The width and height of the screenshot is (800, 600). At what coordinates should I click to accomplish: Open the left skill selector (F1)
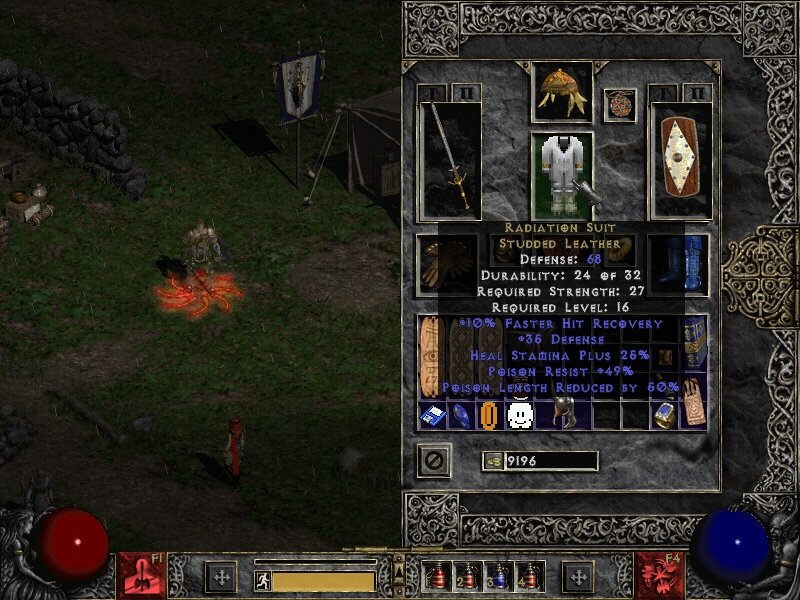tap(138, 576)
